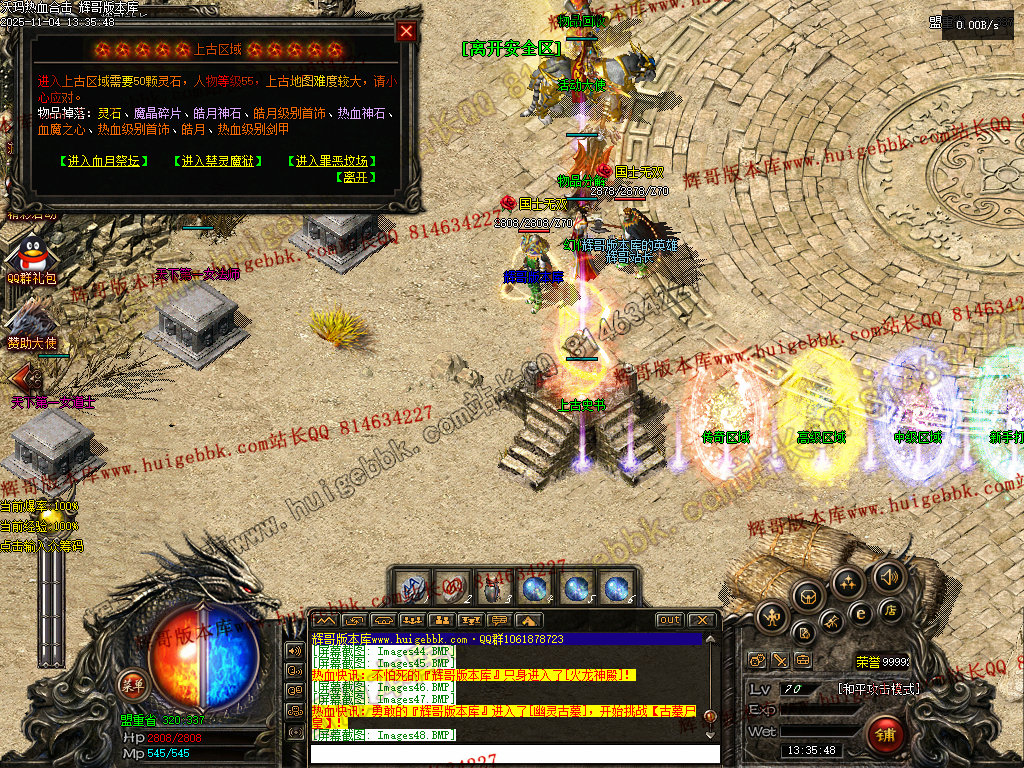Close the chat panel with its X button
This screenshot has height=768, width=1024.
coord(702,620)
